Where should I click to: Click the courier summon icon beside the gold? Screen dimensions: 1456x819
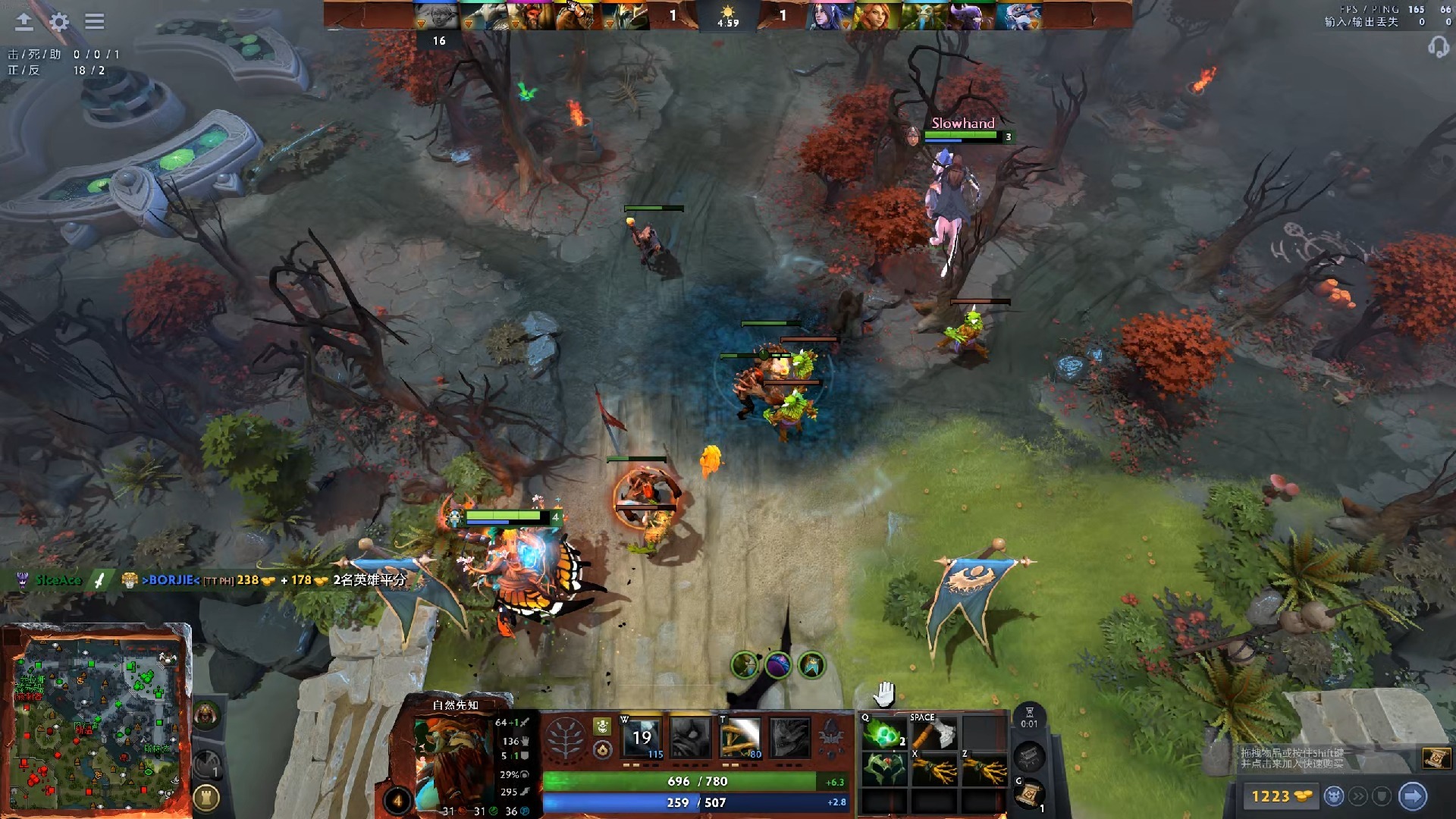coord(1335,795)
